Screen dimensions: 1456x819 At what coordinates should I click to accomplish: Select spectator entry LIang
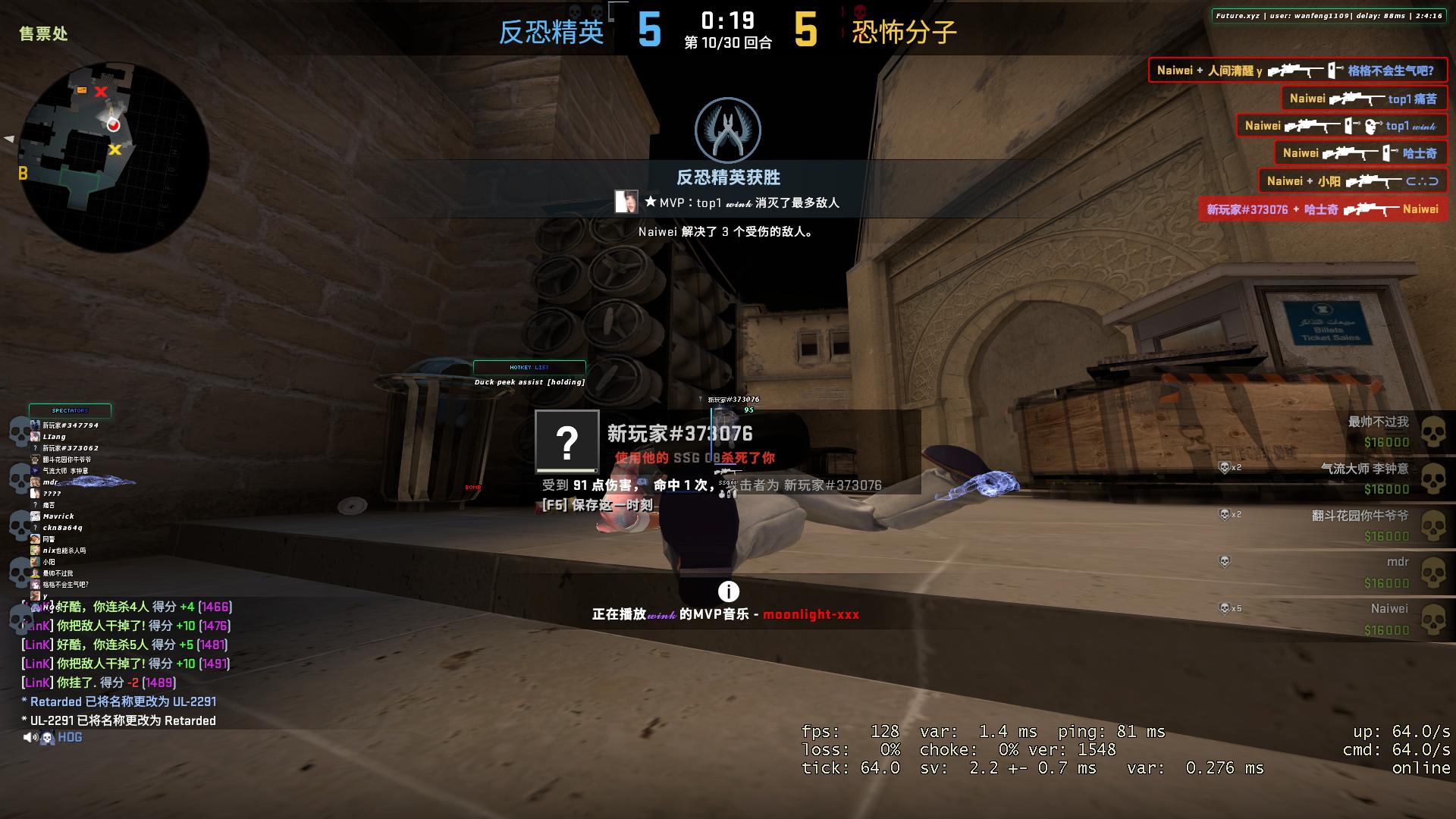coord(54,437)
